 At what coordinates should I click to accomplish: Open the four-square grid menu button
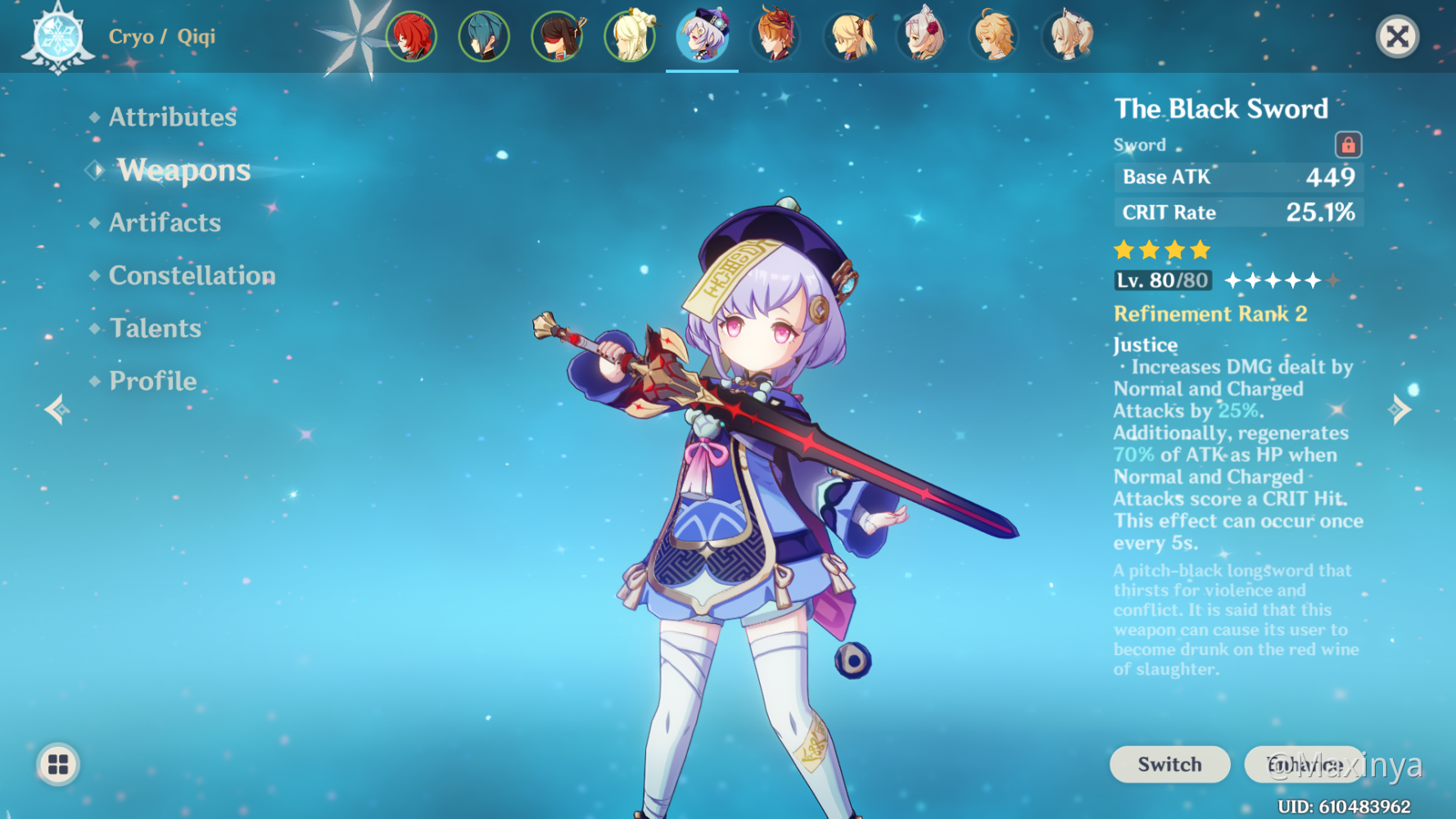point(58,764)
